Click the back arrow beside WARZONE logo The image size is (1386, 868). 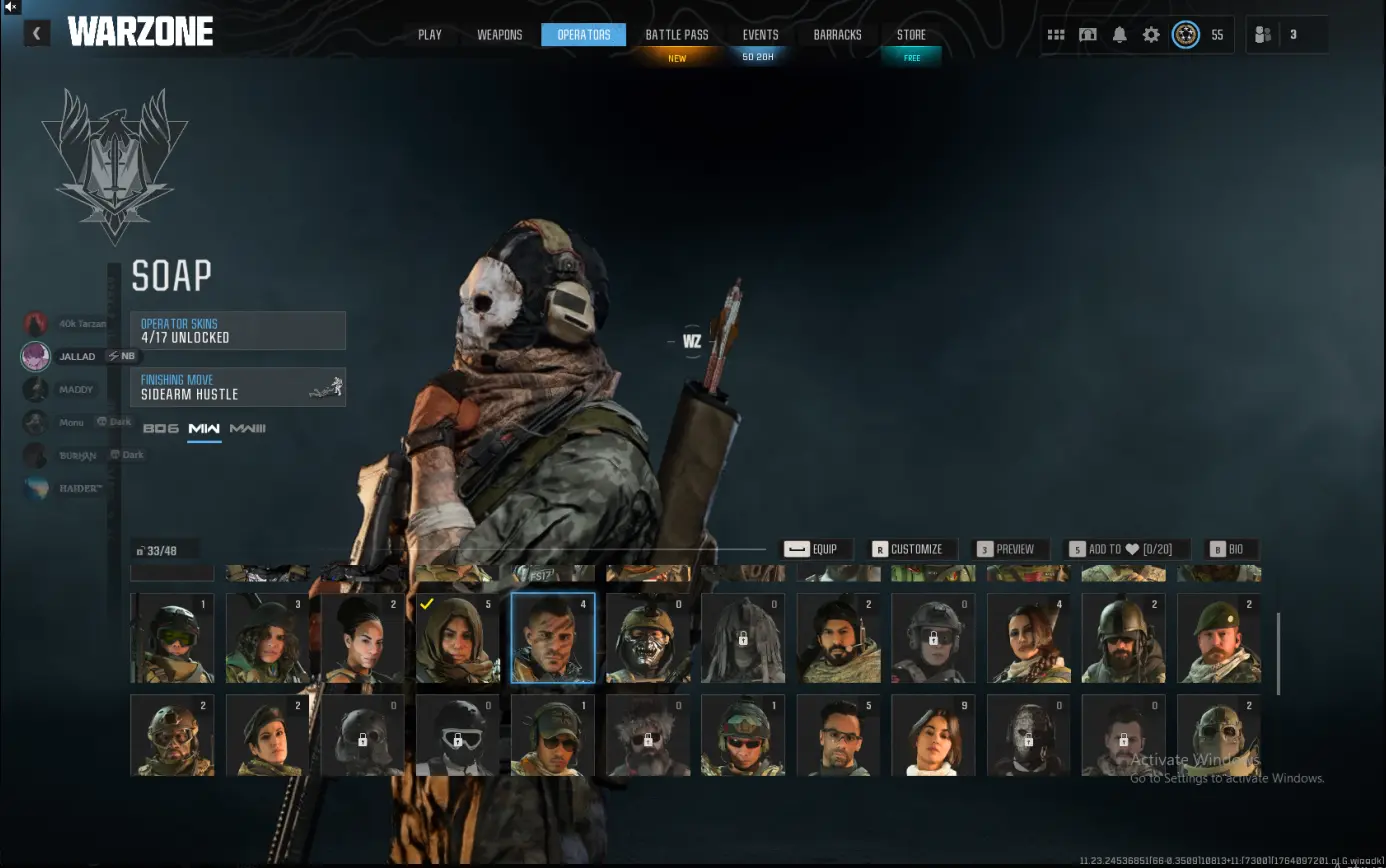[x=36, y=33]
